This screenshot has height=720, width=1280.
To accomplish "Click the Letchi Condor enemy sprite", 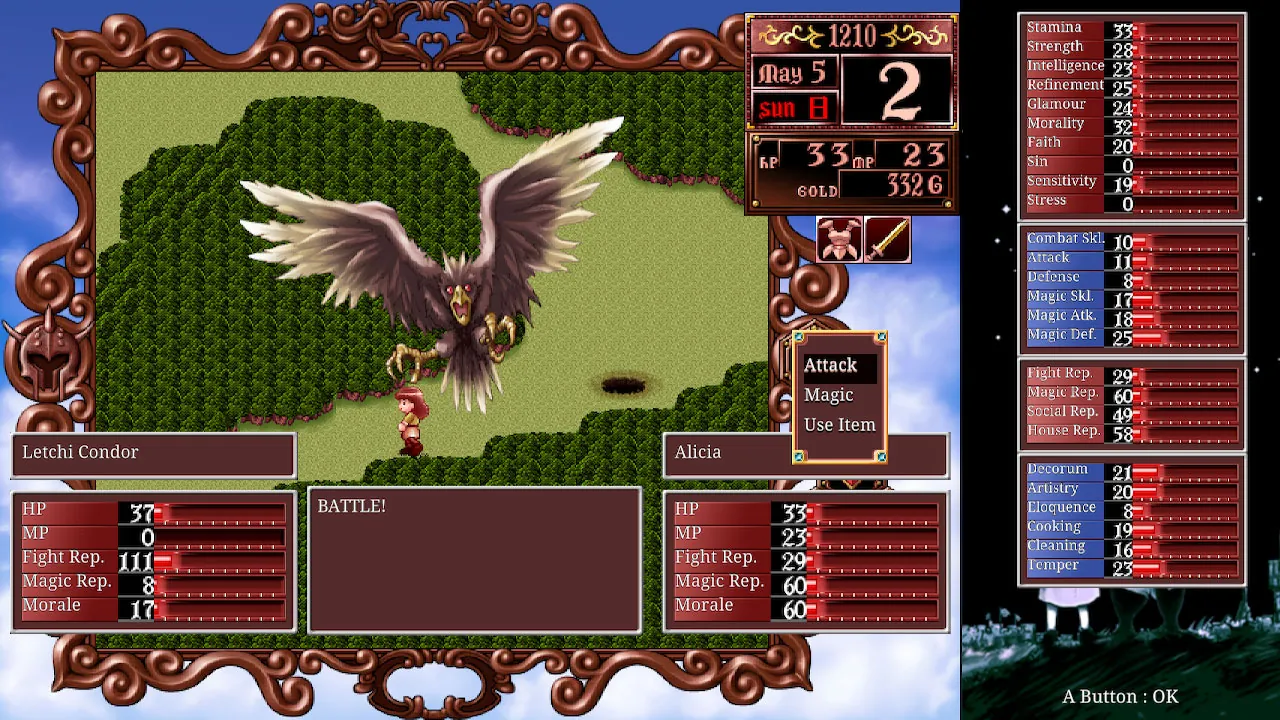I will click(x=460, y=300).
